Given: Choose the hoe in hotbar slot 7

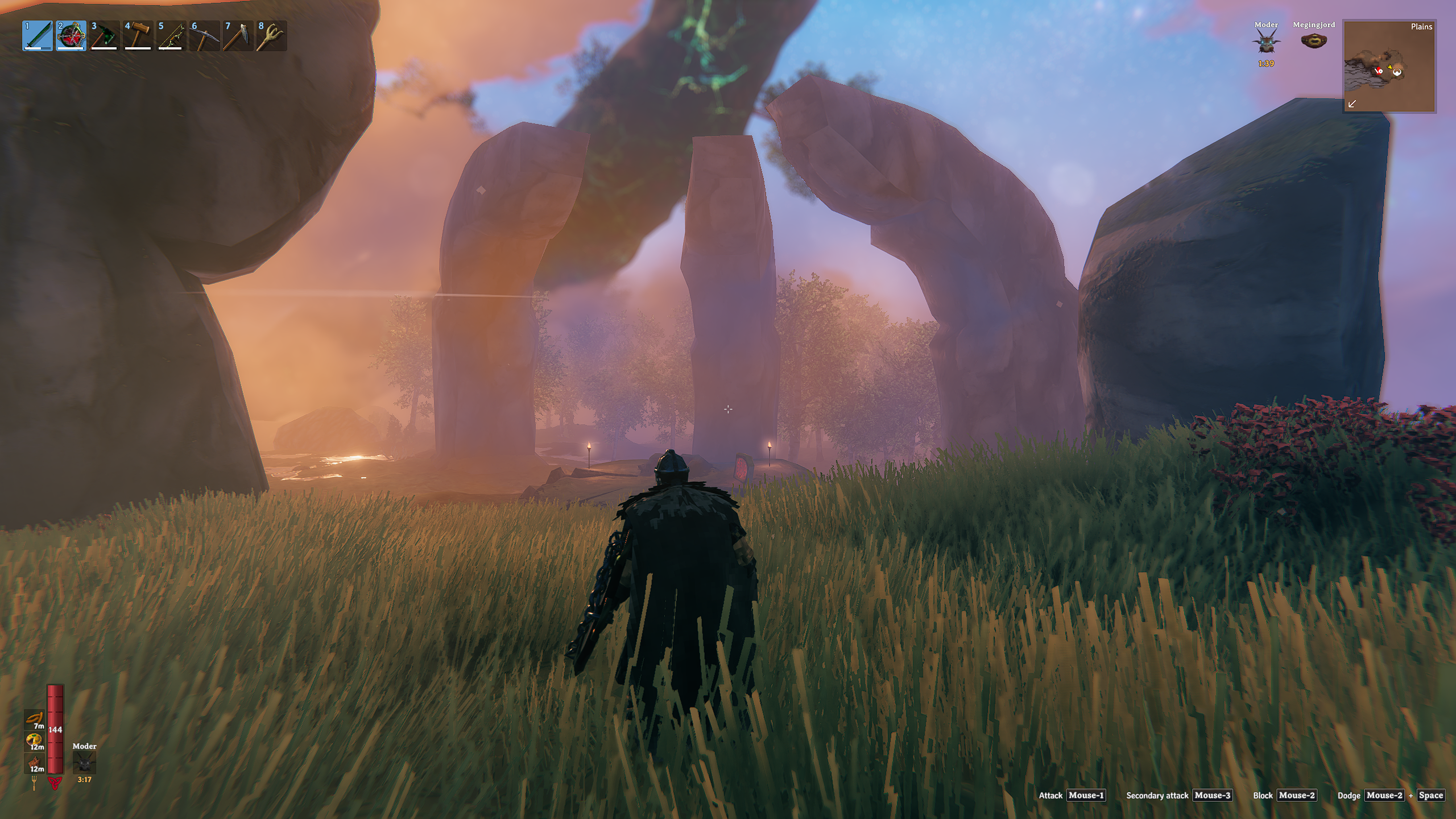Looking at the screenshot, I should tap(238, 36).
